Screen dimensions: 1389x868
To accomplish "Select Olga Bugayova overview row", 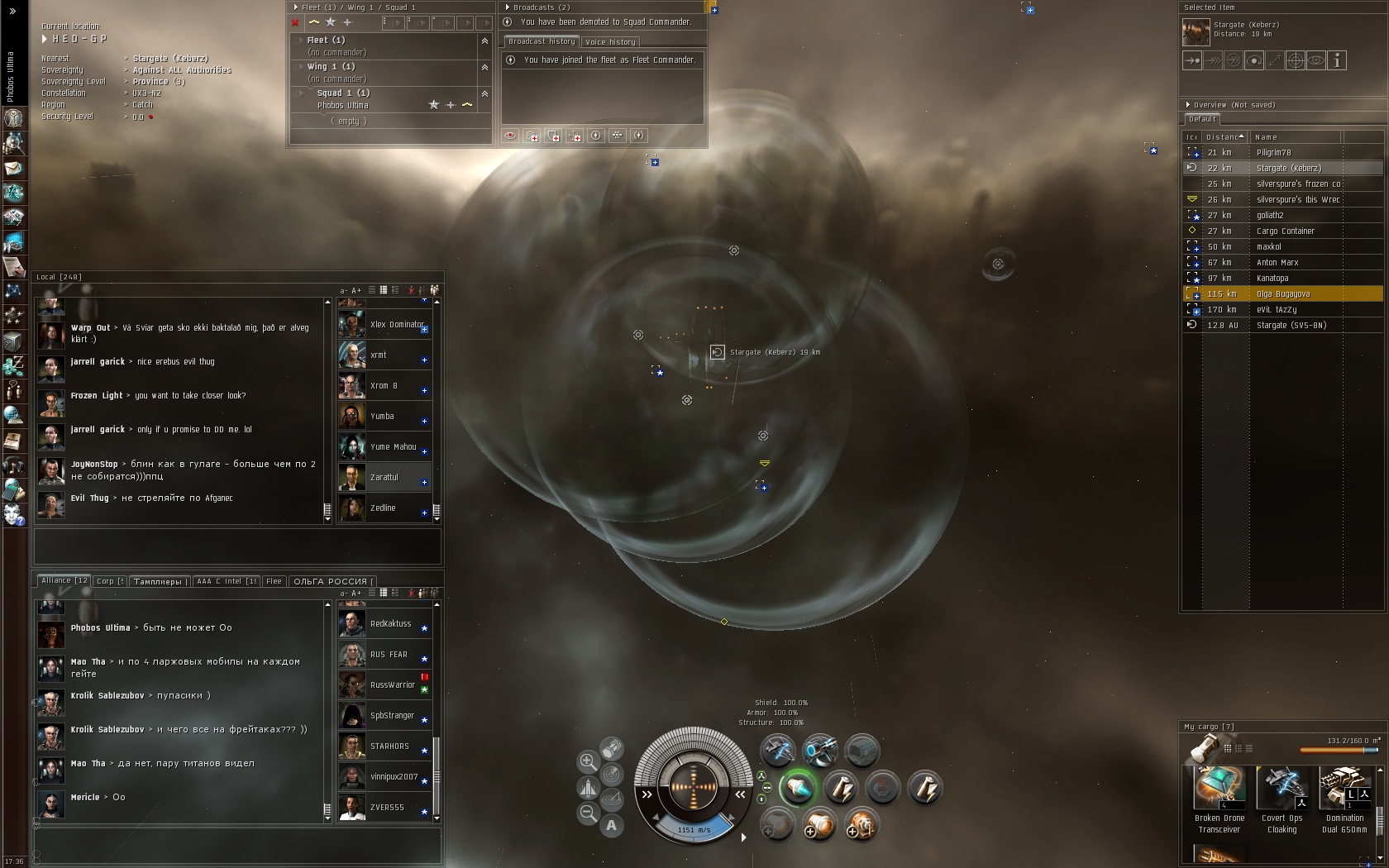I will (x=1282, y=293).
